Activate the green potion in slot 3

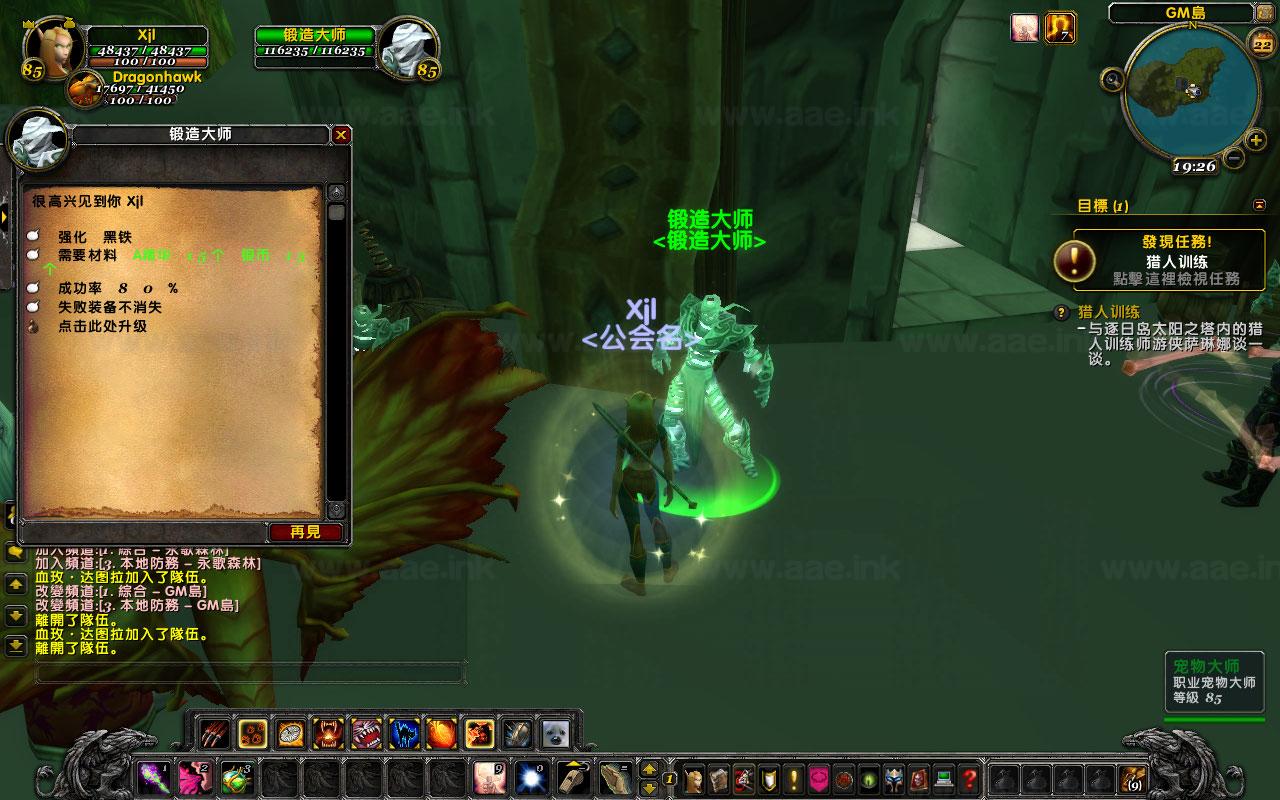pos(234,778)
